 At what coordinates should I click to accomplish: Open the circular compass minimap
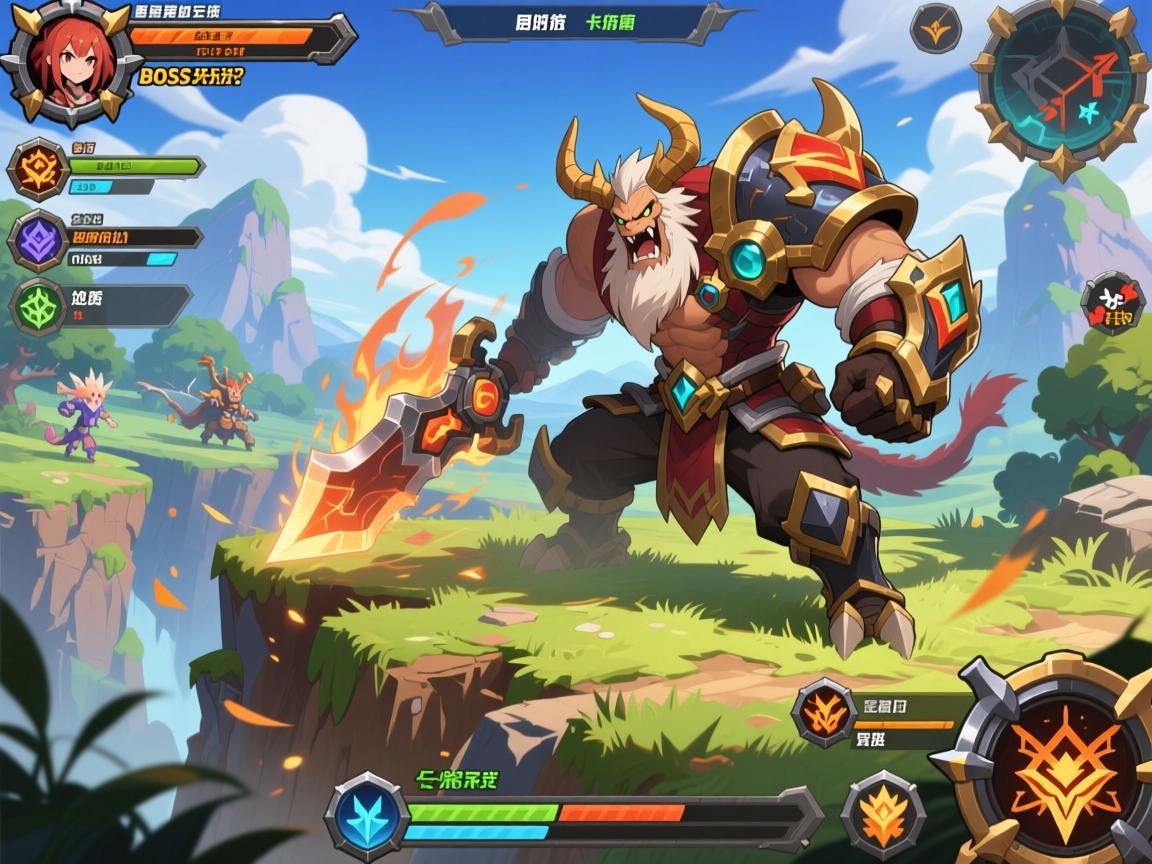point(1060,88)
